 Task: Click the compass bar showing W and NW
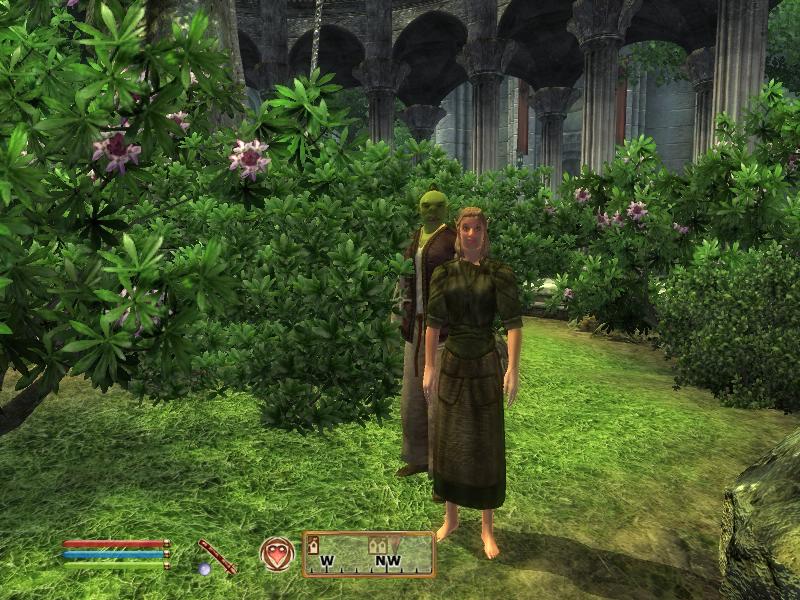368,554
